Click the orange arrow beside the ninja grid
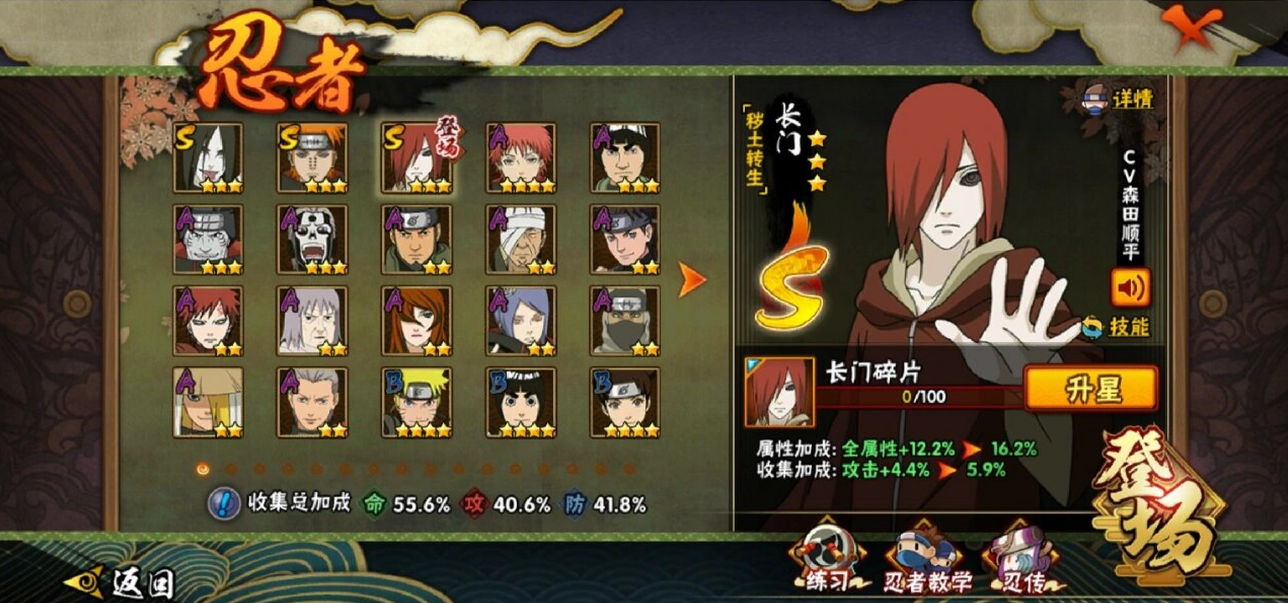Image resolution: width=1288 pixels, height=603 pixels. pyautogui.click(x=692, y=280)
